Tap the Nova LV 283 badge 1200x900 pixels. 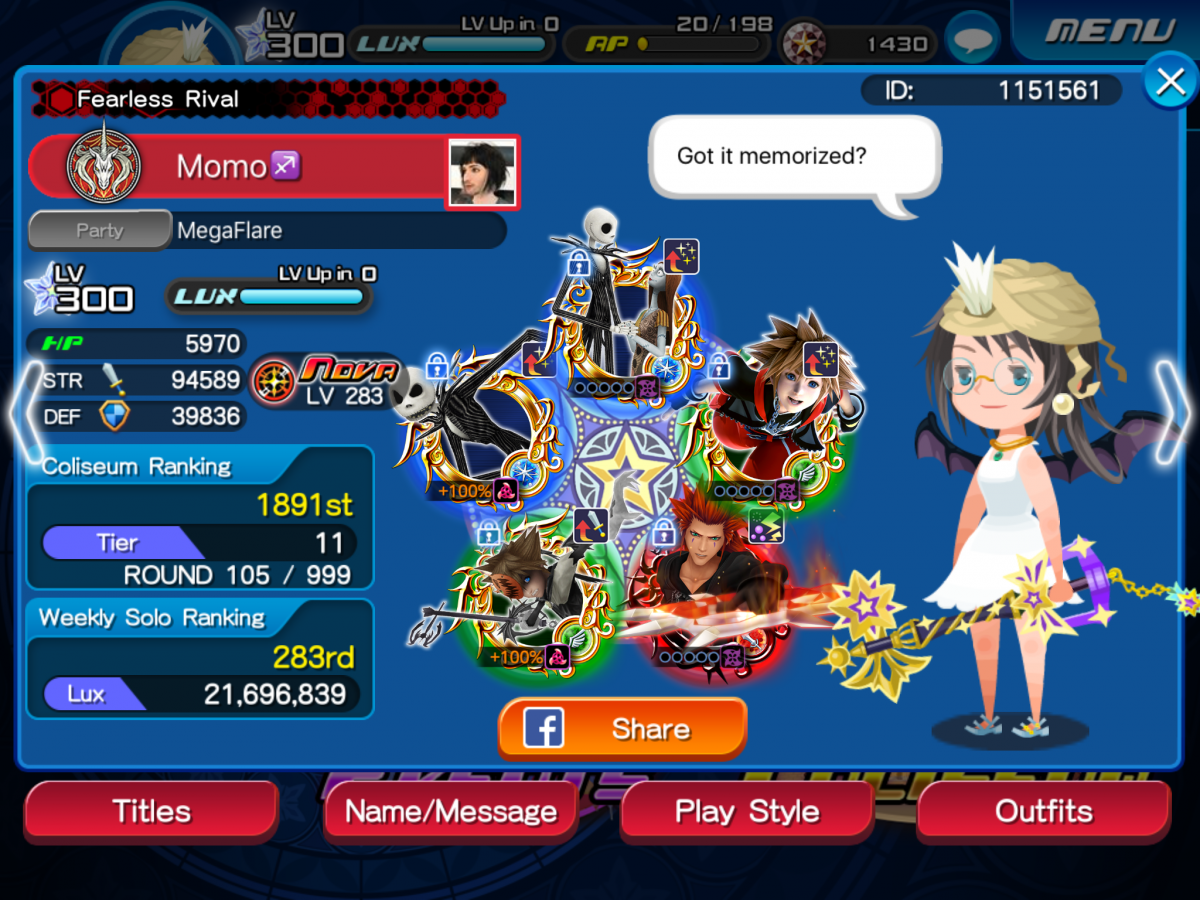(330, 383)
